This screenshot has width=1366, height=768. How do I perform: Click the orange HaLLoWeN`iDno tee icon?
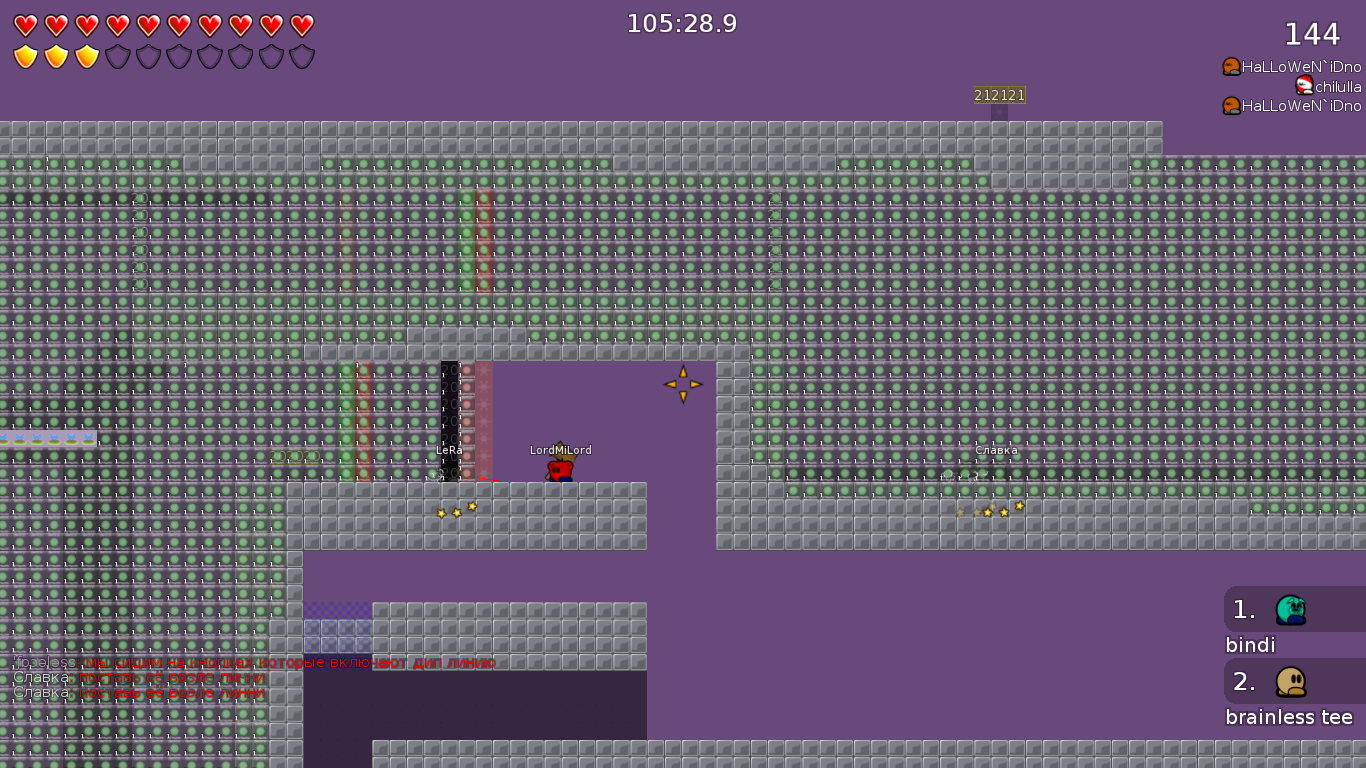click(x=1231, y=65)
